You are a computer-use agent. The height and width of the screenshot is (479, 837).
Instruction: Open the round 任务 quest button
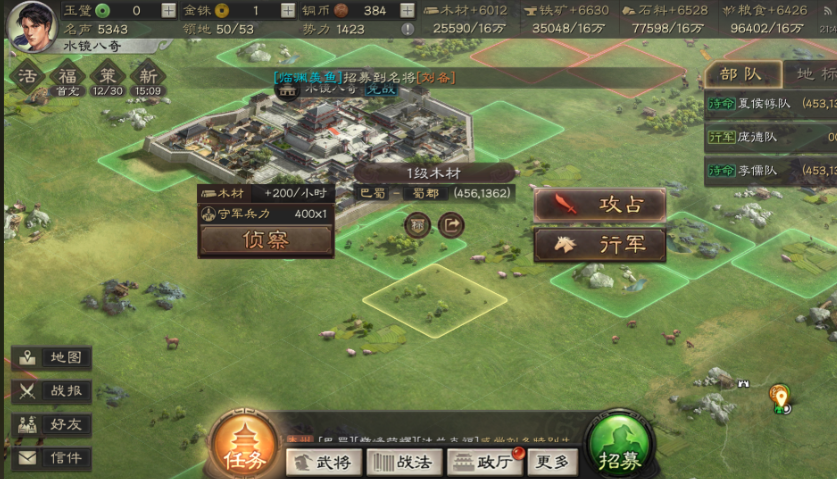pos(244,448)
